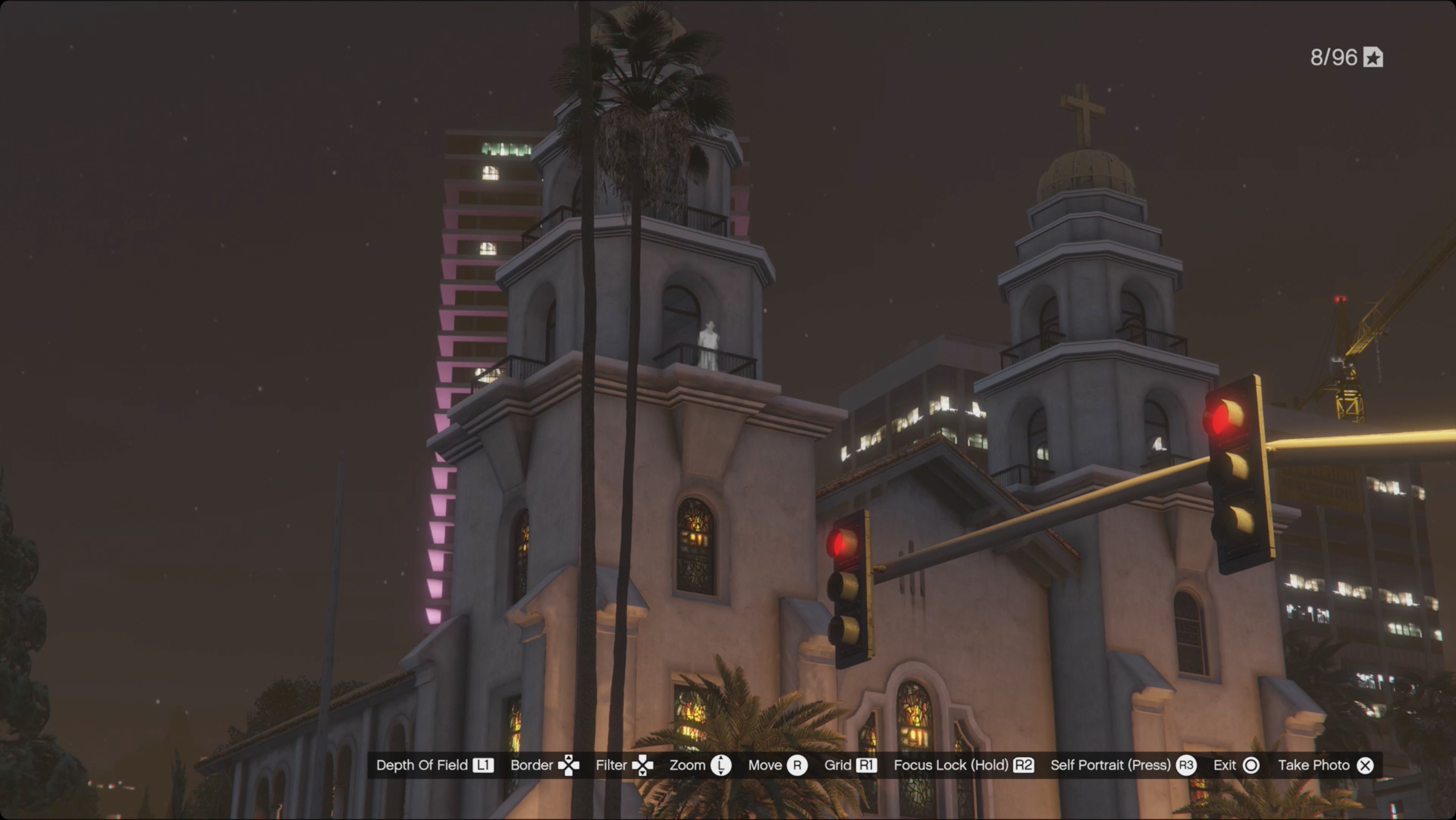The height and width of the screenshot is (820, 1456).
Task: Click the d-pad icon beside Filter
Action: click(x=643, y=765)
